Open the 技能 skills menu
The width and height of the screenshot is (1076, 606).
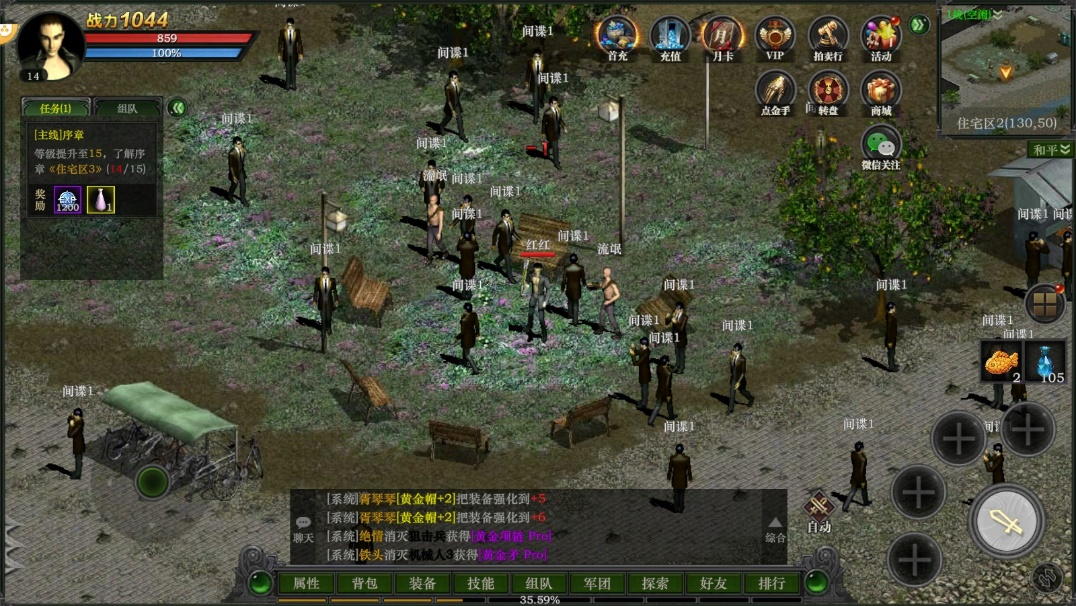pyautogui.click(x=481, y=583)
